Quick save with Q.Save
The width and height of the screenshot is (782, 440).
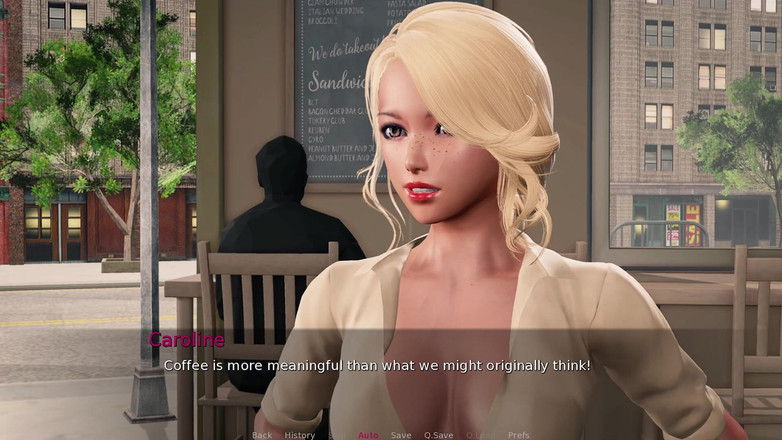coord(438,435)
